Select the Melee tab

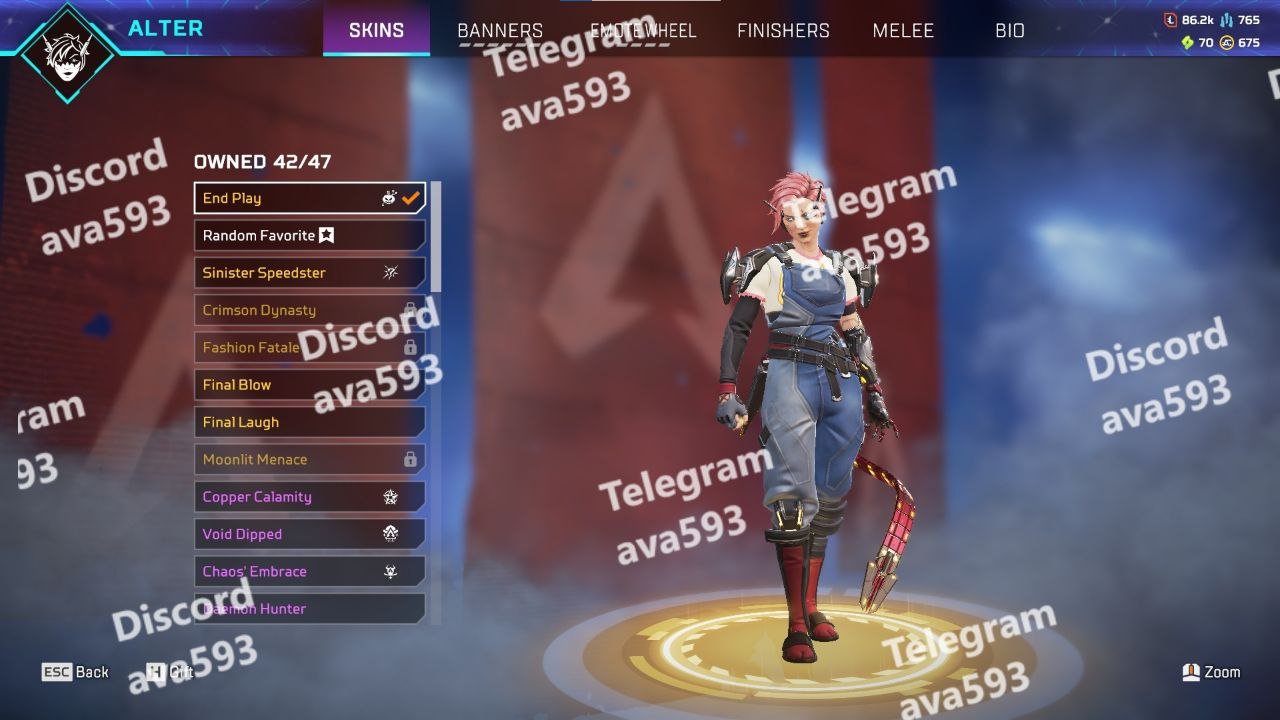903,30
